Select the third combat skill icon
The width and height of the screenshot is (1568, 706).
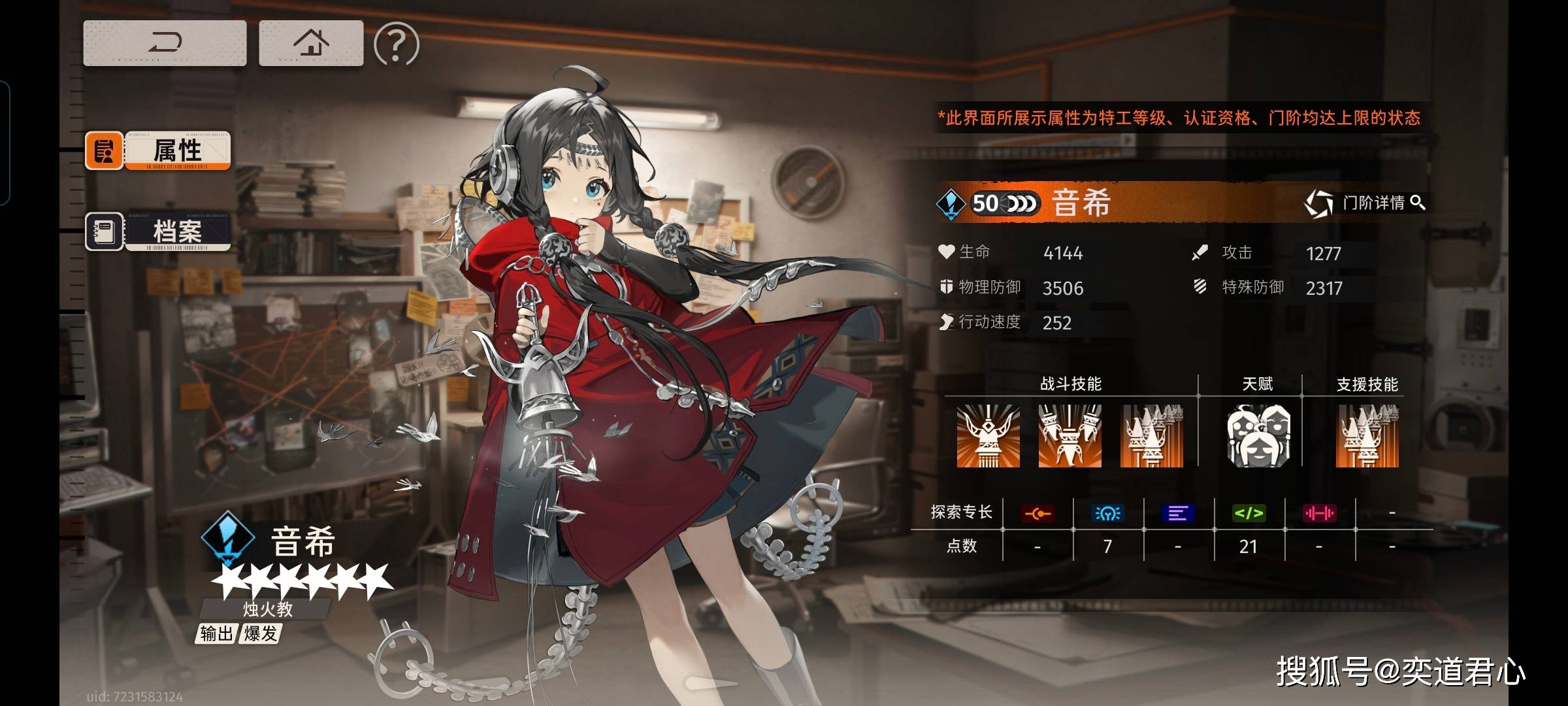[1151, 435]
